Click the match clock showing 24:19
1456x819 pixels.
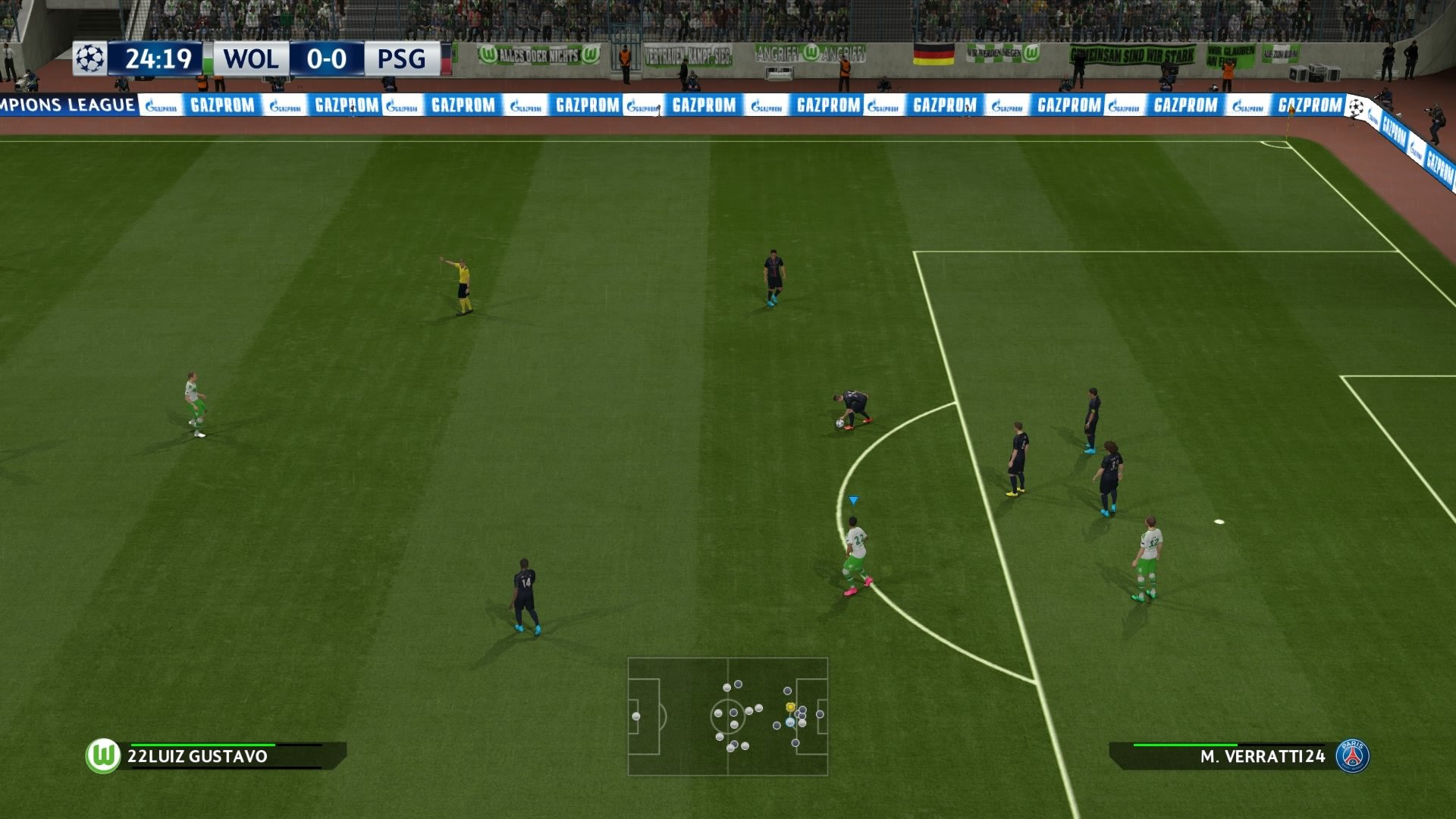pos(158,58)
